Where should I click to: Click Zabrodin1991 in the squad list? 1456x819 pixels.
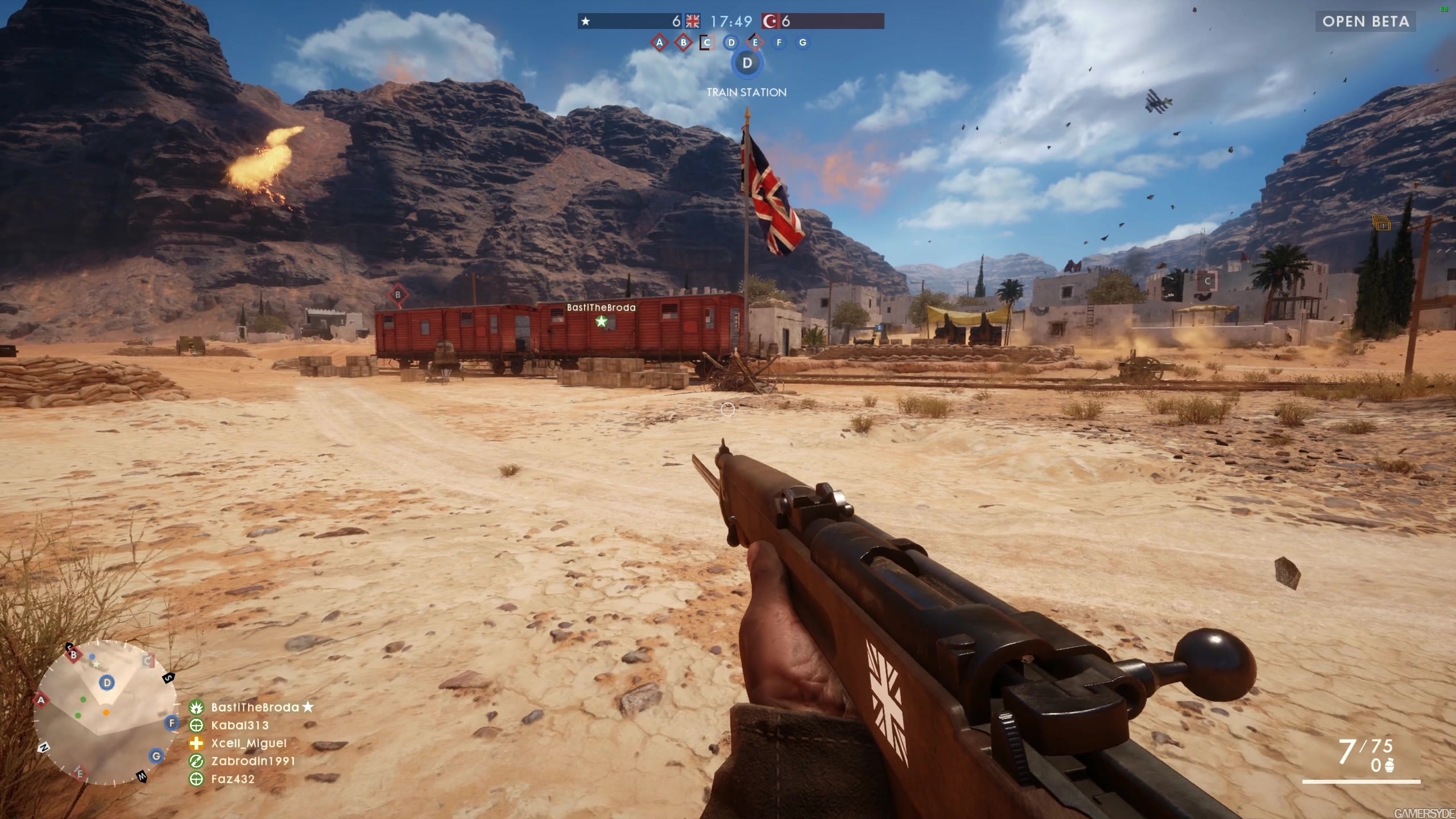pyautogui.click(x=253, y=761)
